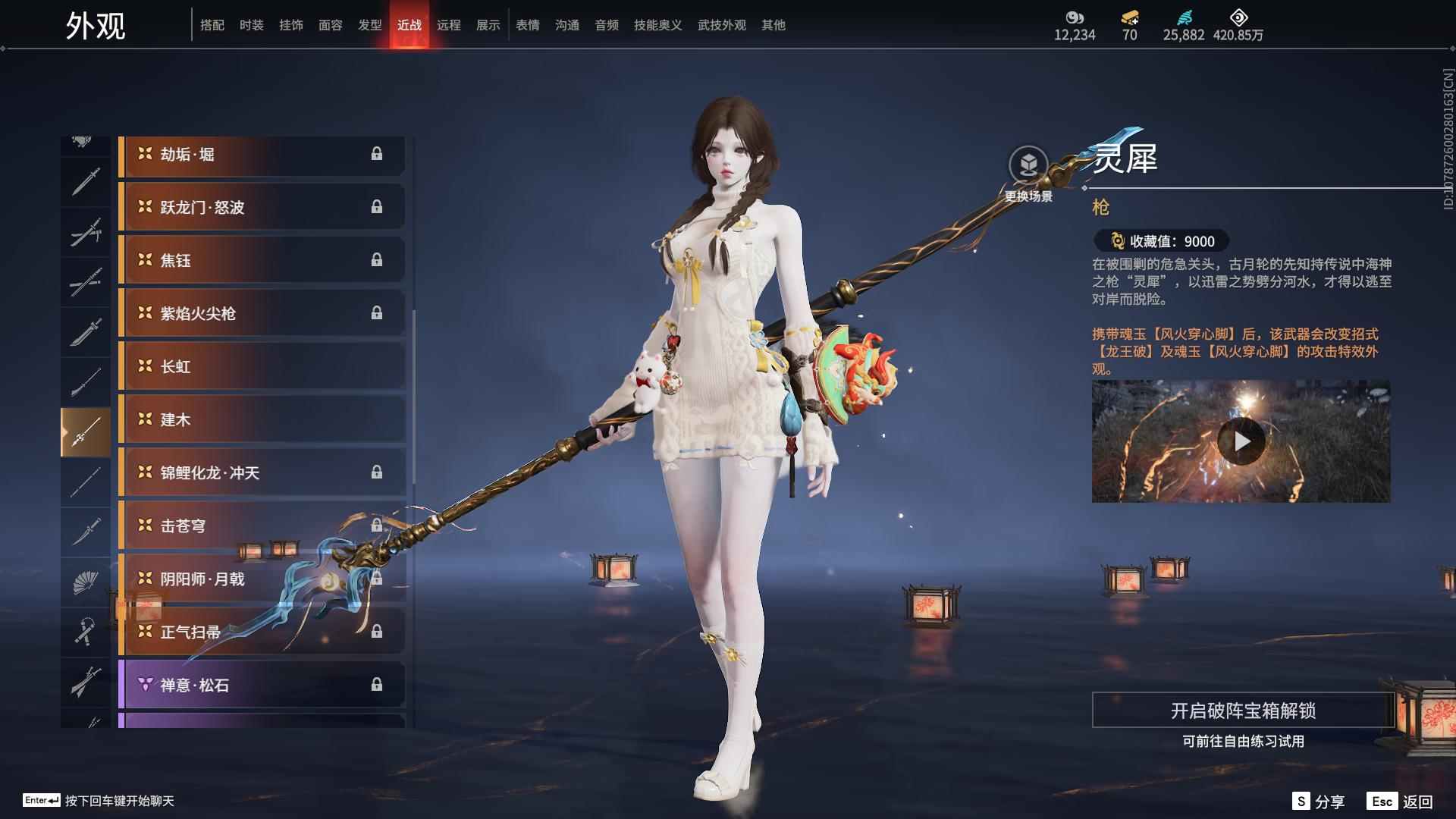
Task: Select the purple 禅意·松石 skin
Action: point(262,686)
